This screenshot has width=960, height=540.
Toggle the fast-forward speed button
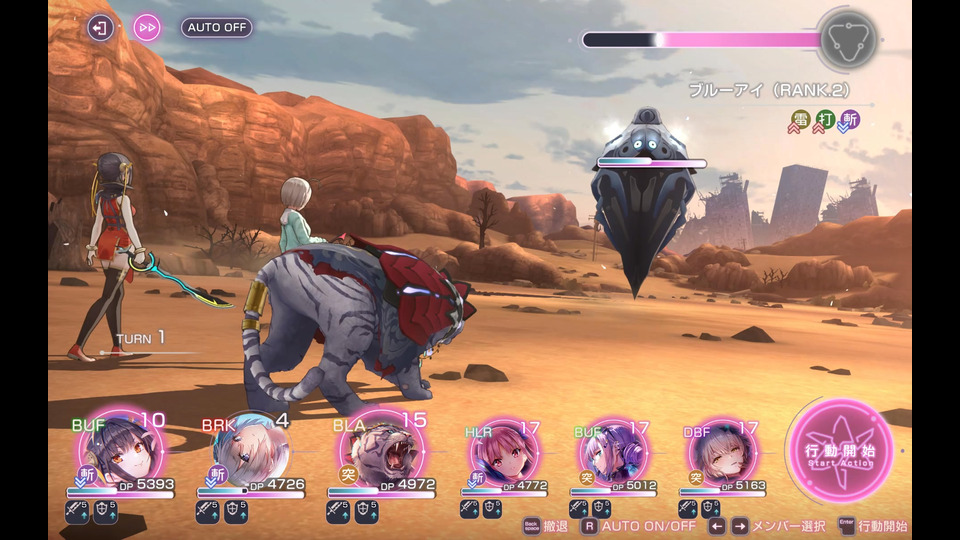147,27
